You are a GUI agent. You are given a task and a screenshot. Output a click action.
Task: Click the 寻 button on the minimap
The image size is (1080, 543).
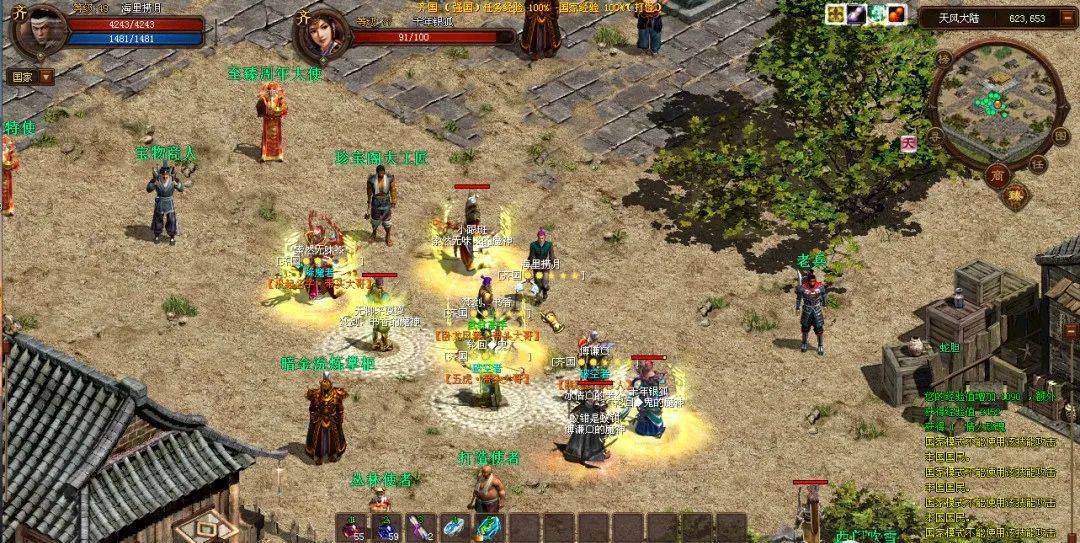[934, 135]
